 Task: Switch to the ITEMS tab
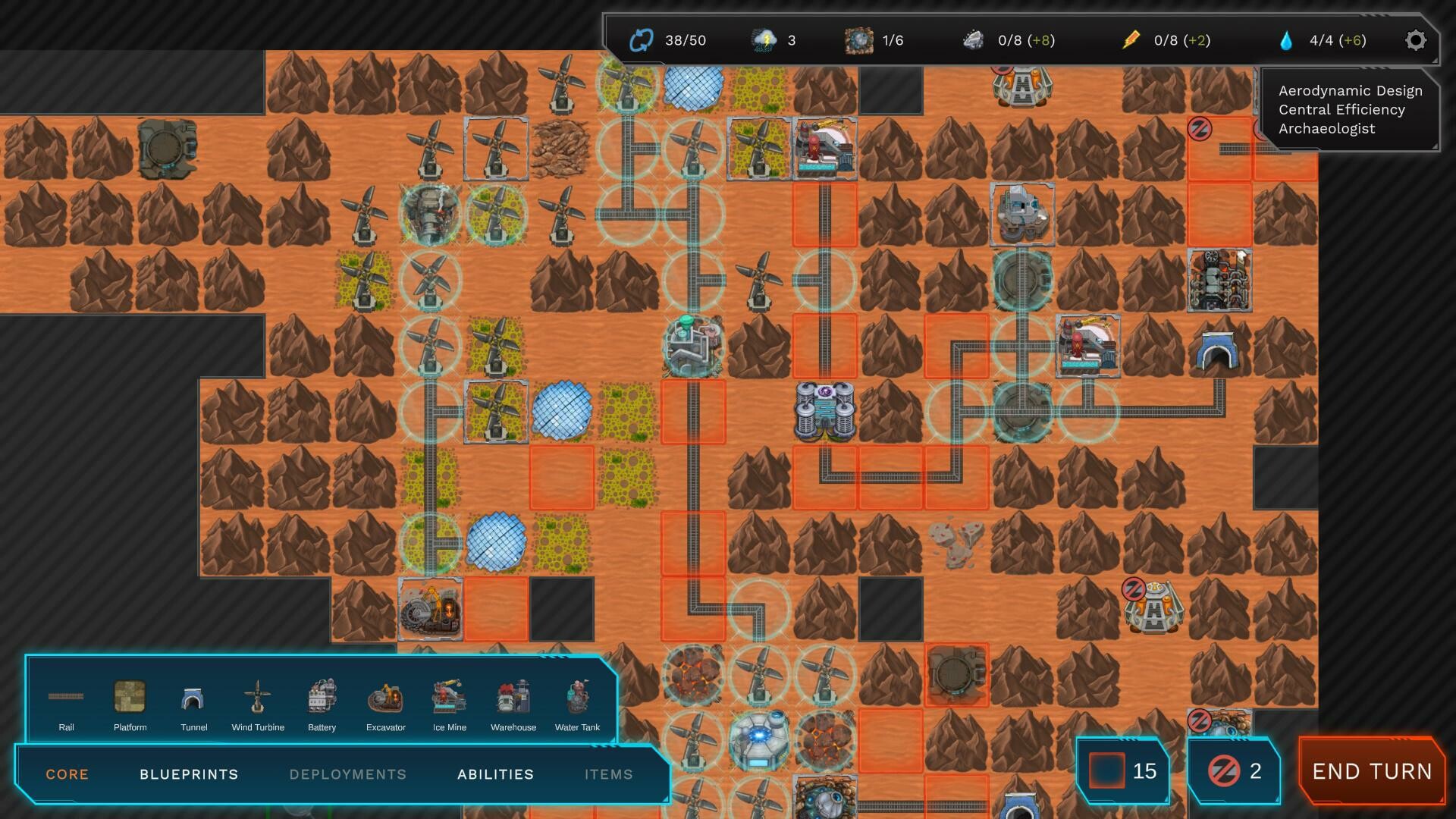click(x=609, y=774)
